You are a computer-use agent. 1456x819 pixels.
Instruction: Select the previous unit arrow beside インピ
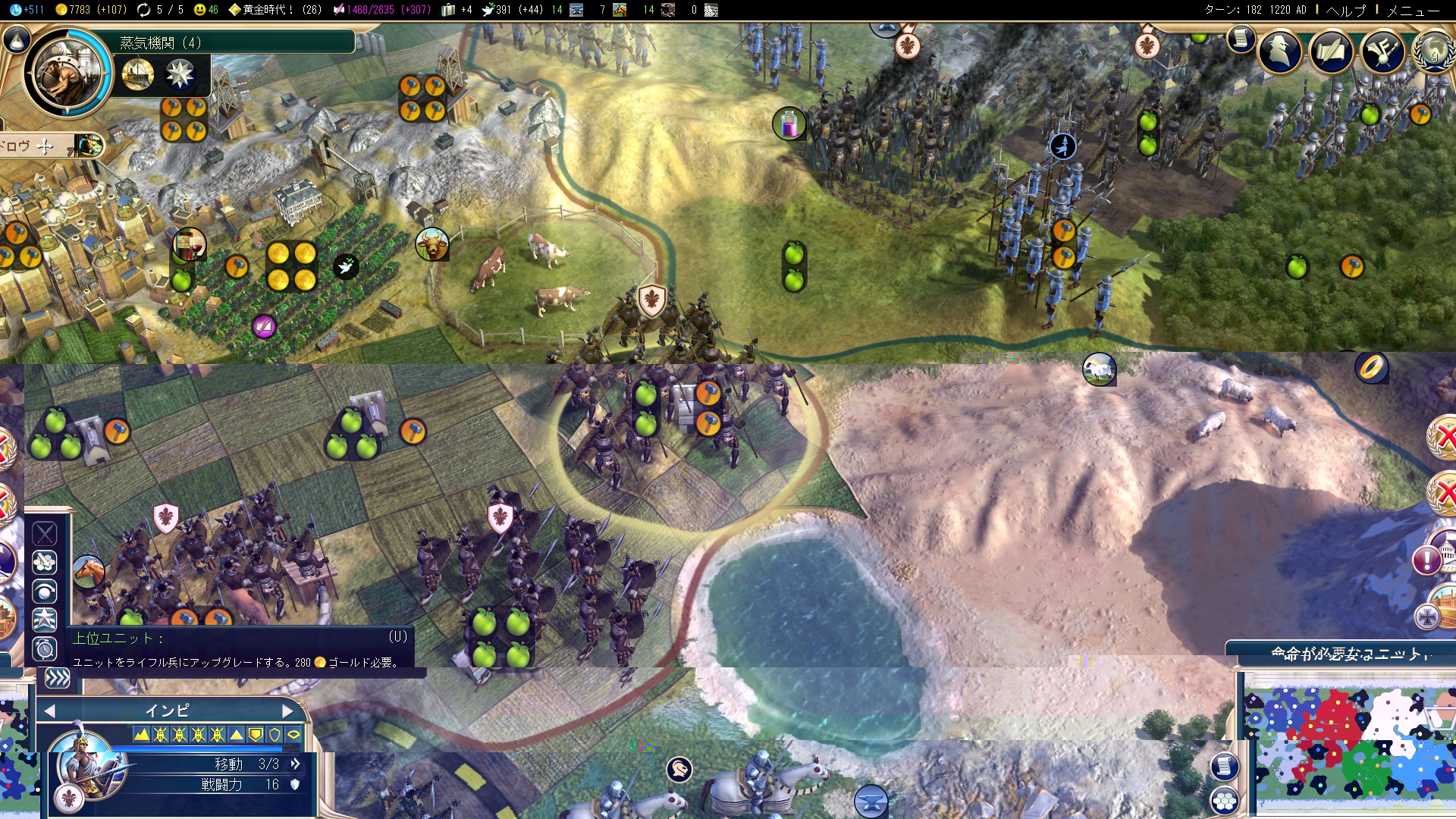50,711
